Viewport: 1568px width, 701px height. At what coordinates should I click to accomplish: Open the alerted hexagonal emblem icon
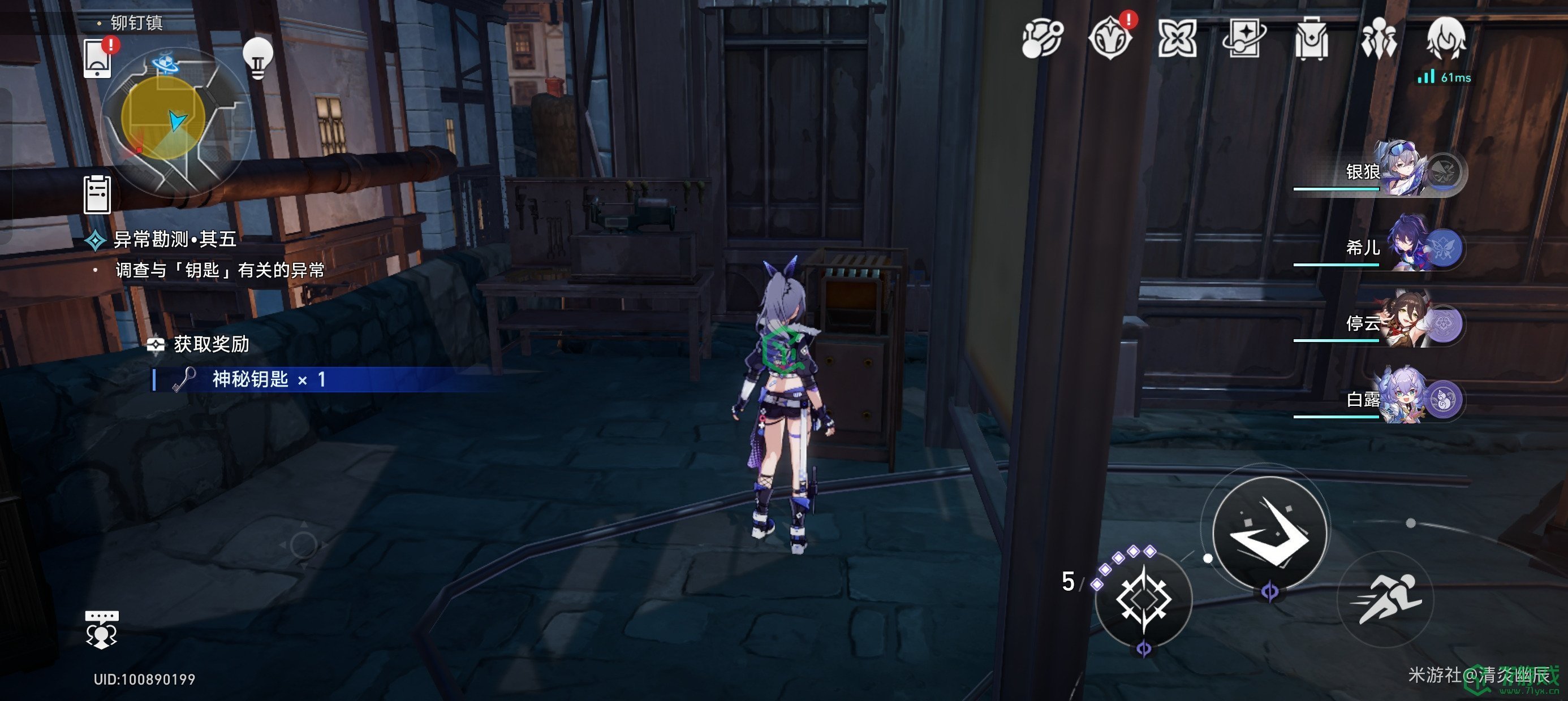point(1110,39)
